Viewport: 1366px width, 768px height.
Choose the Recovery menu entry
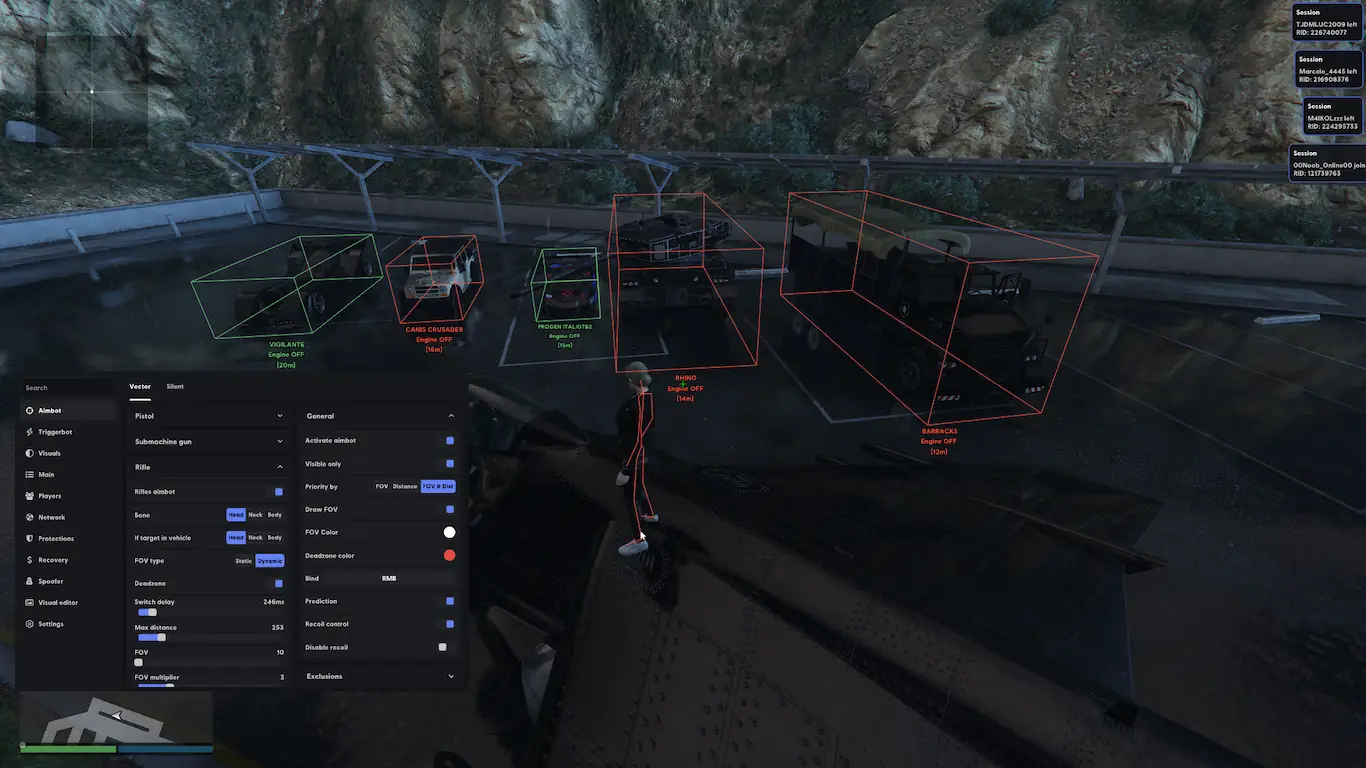pos(53,560)
